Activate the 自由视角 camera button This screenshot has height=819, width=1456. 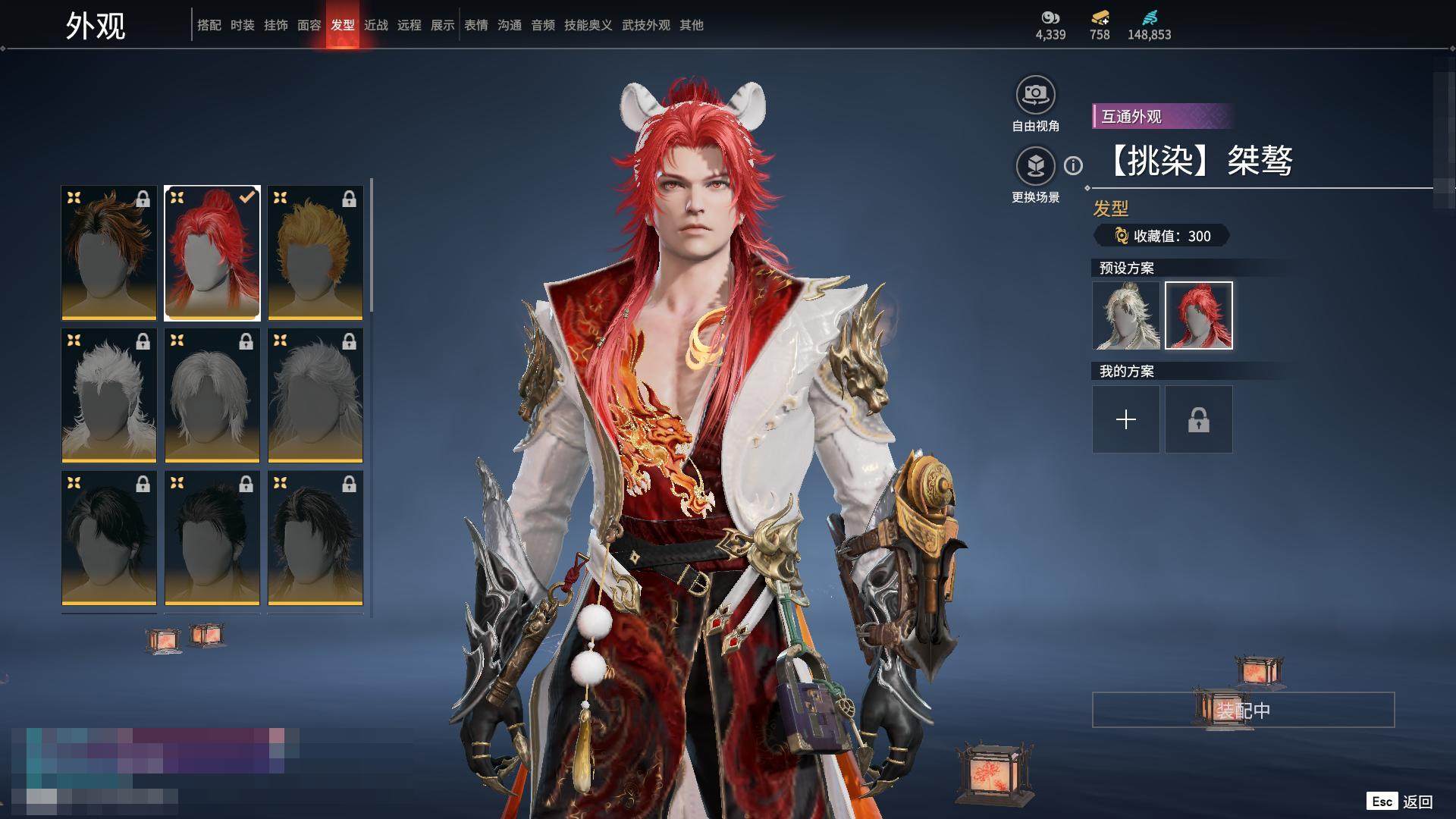(x=1035, y=96)
